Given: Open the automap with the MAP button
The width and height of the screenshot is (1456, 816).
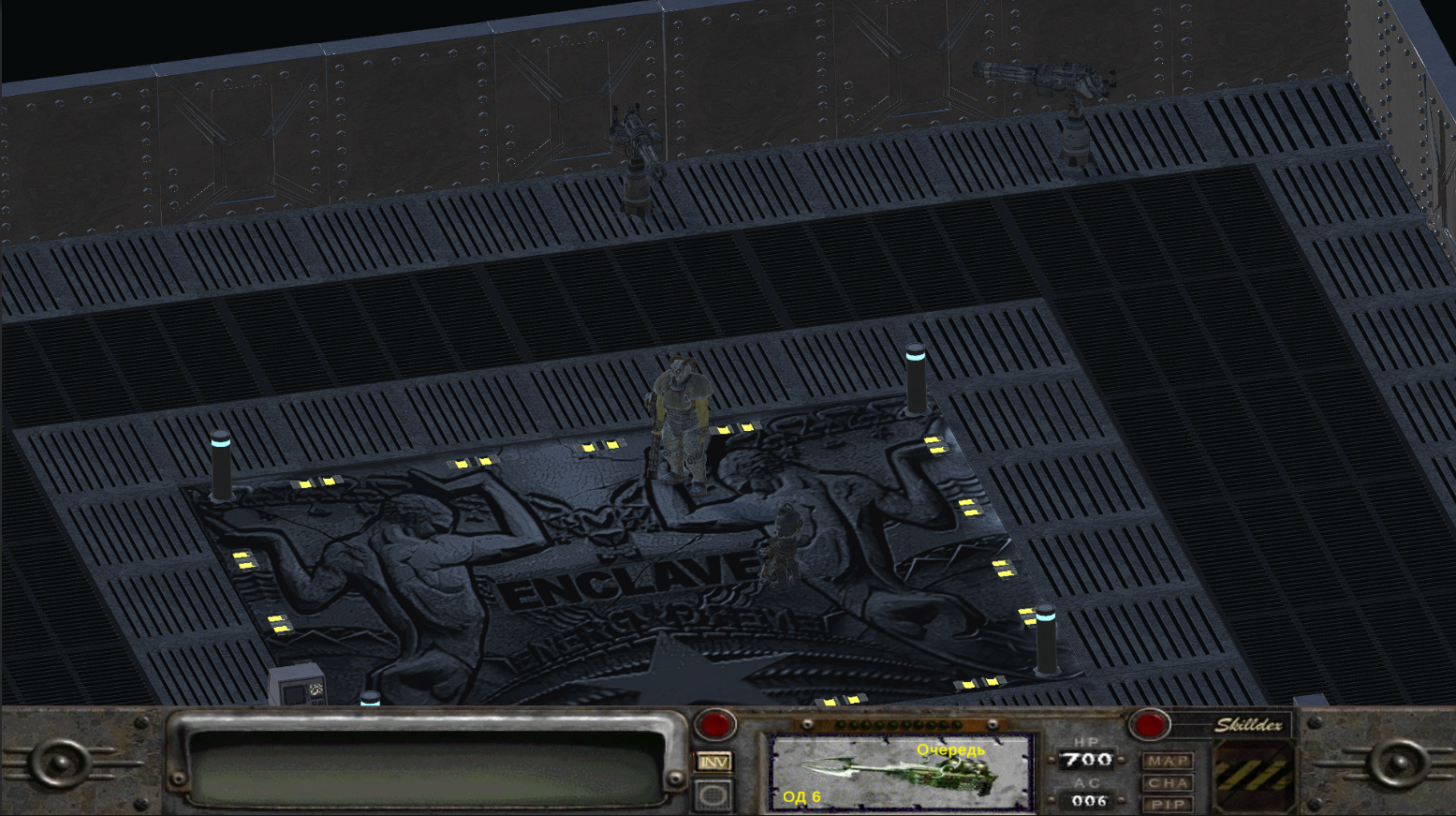Looking at the screenshot, I should (x=1169, y=761).
